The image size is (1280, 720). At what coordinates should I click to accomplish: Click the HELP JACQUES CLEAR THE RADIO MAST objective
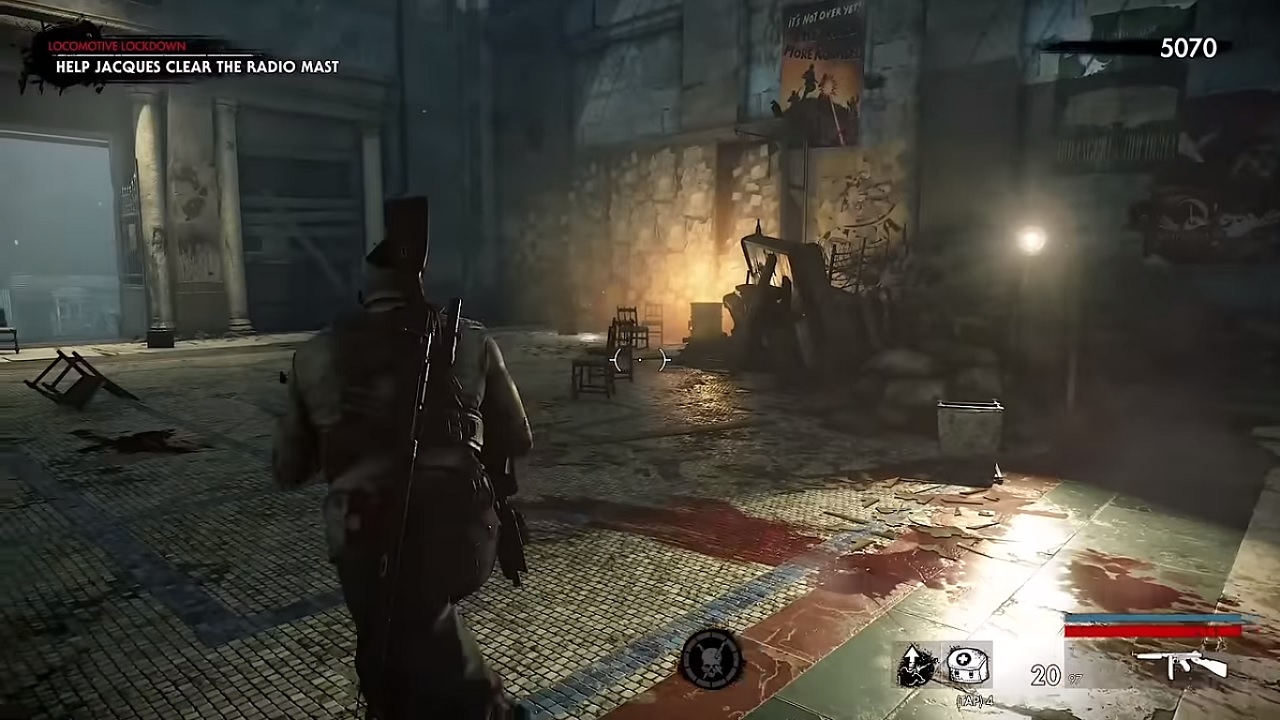click(194, 68)
